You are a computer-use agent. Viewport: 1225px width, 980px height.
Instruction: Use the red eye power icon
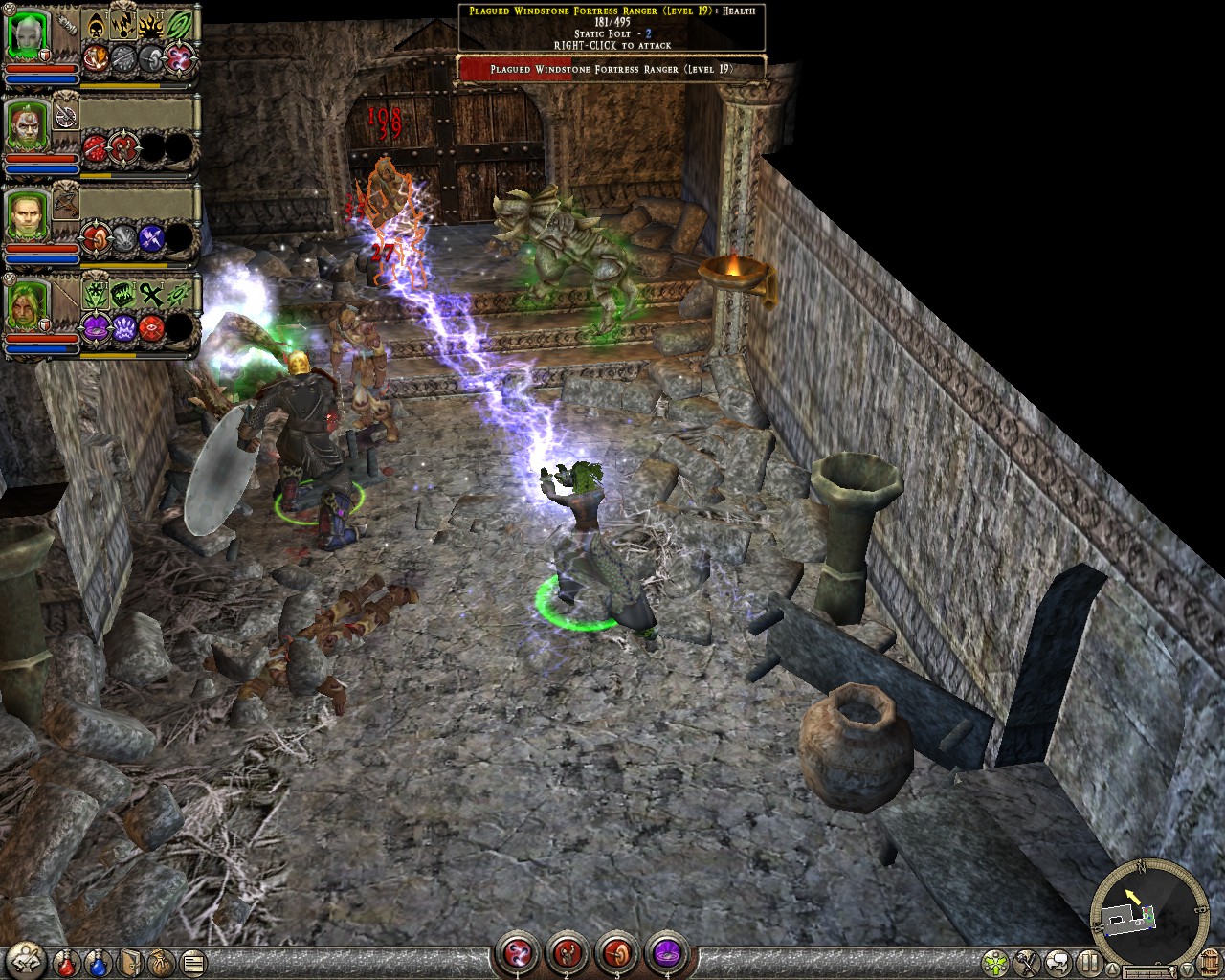151,328
